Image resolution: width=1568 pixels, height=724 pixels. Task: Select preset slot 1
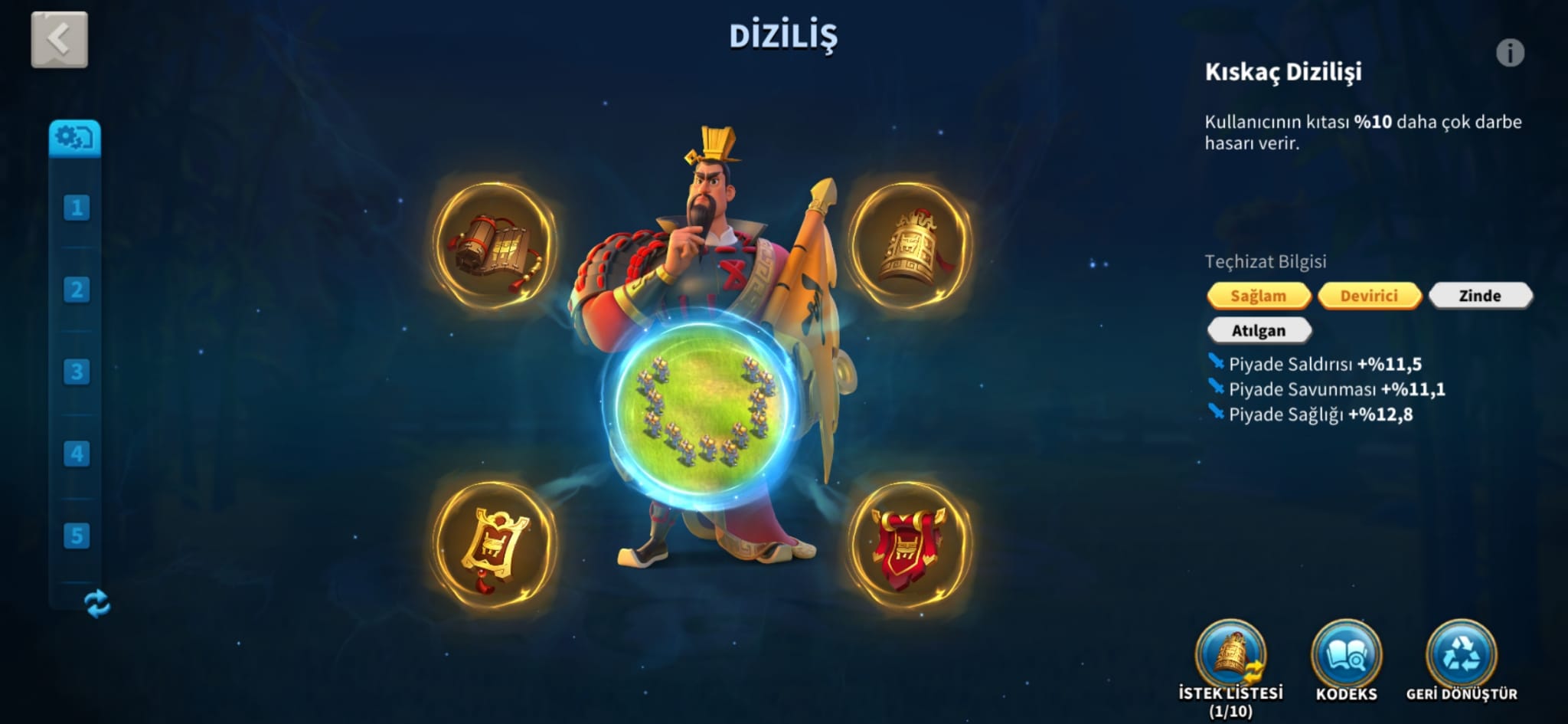[x=77, y=208]
